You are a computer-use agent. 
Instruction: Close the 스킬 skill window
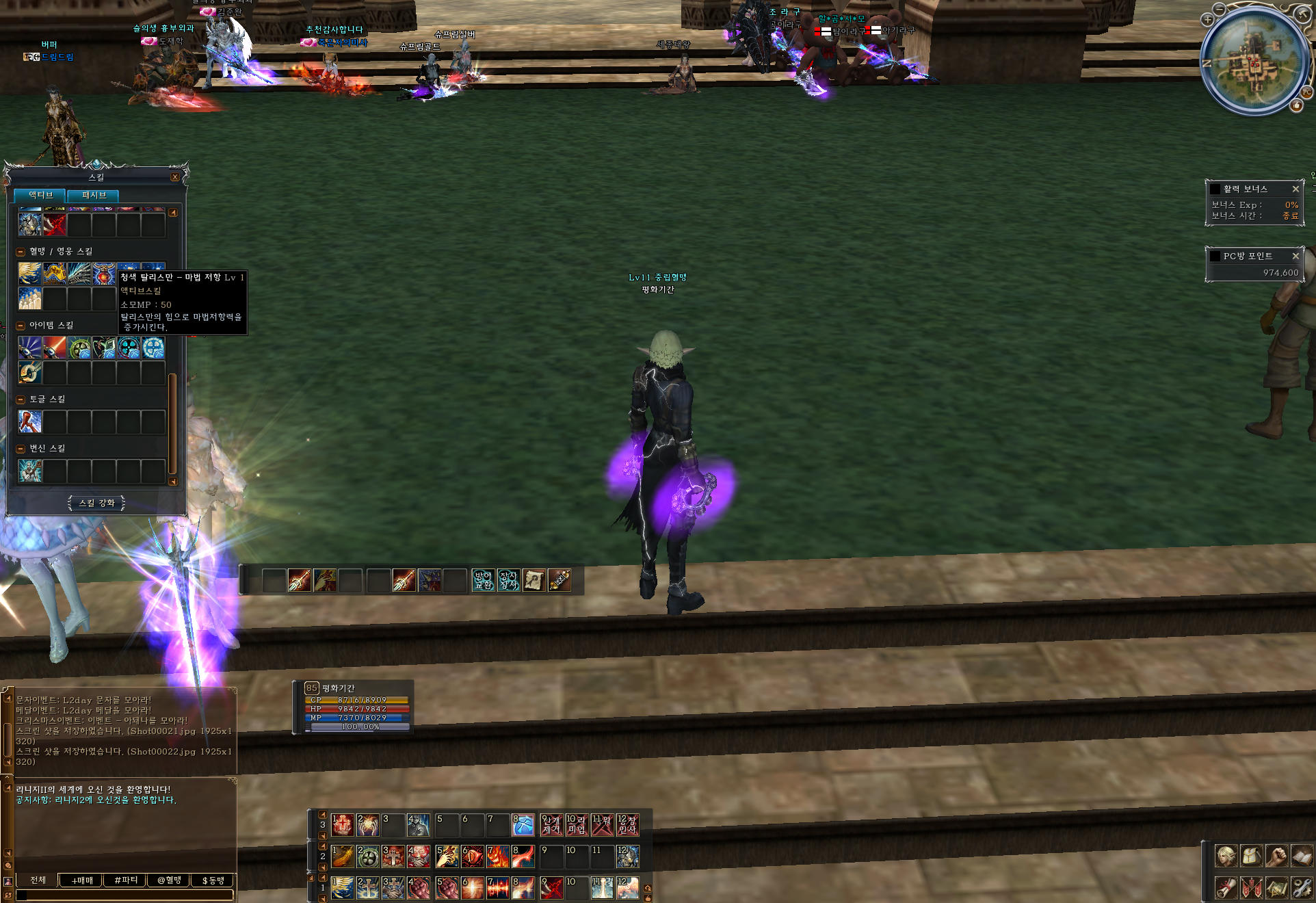pyautogui.click(x=175, y=177)
